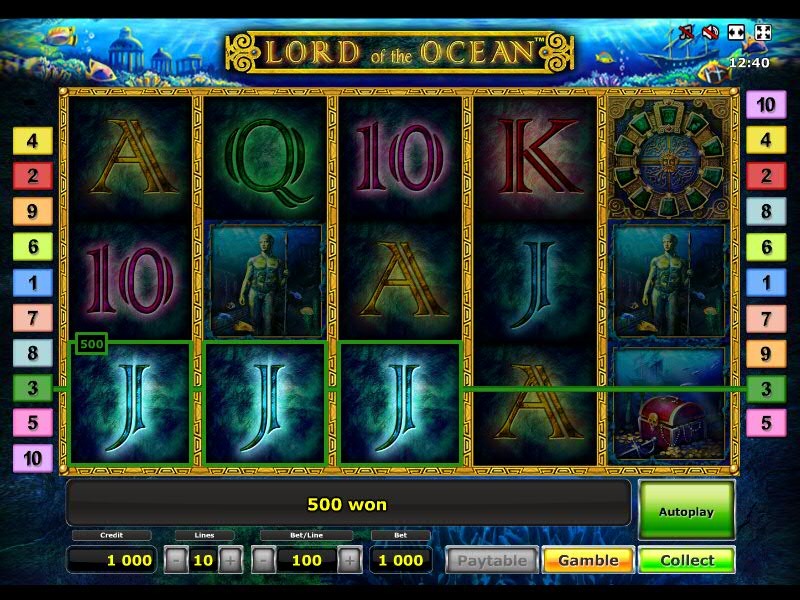Lower the Bet/Line amount
This screenshot has height=600, width=800.
263,560
